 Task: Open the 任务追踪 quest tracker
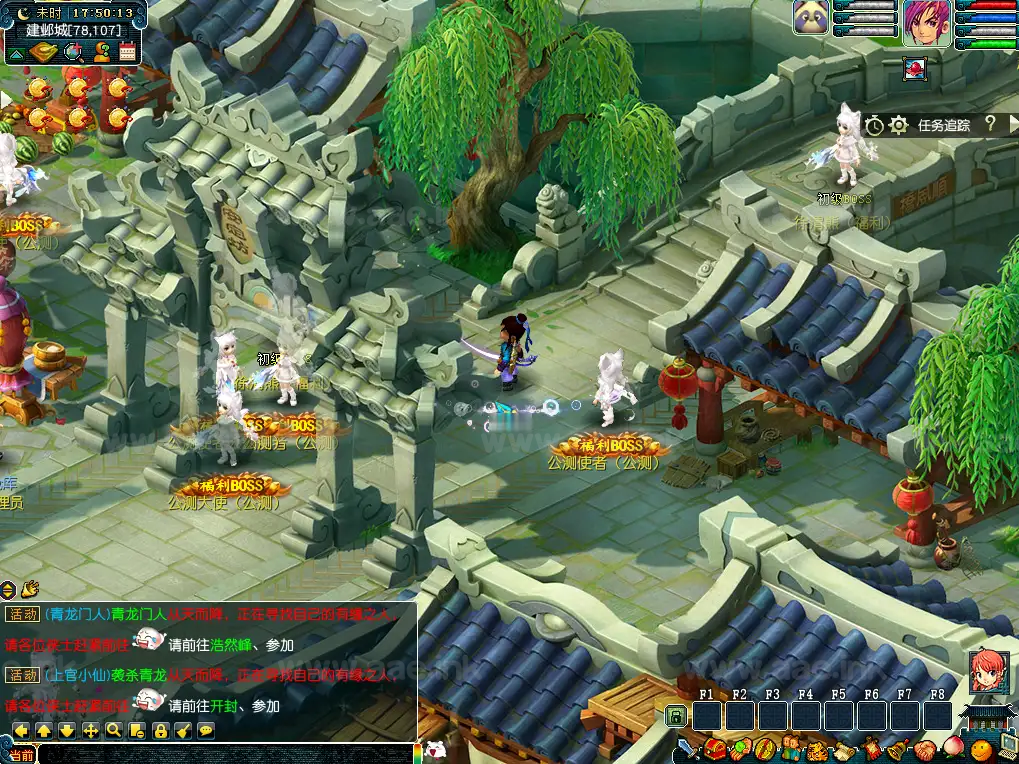pyautogui.click(x=944, y=125)
